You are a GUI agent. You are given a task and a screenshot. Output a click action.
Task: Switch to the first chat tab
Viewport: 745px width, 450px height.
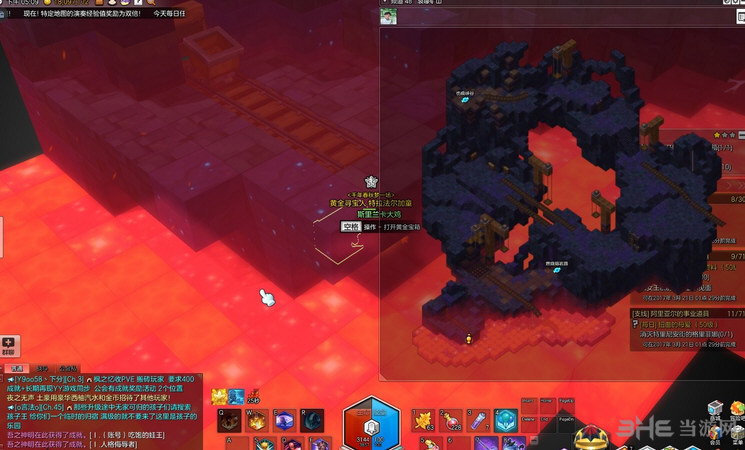coord(16,368)
